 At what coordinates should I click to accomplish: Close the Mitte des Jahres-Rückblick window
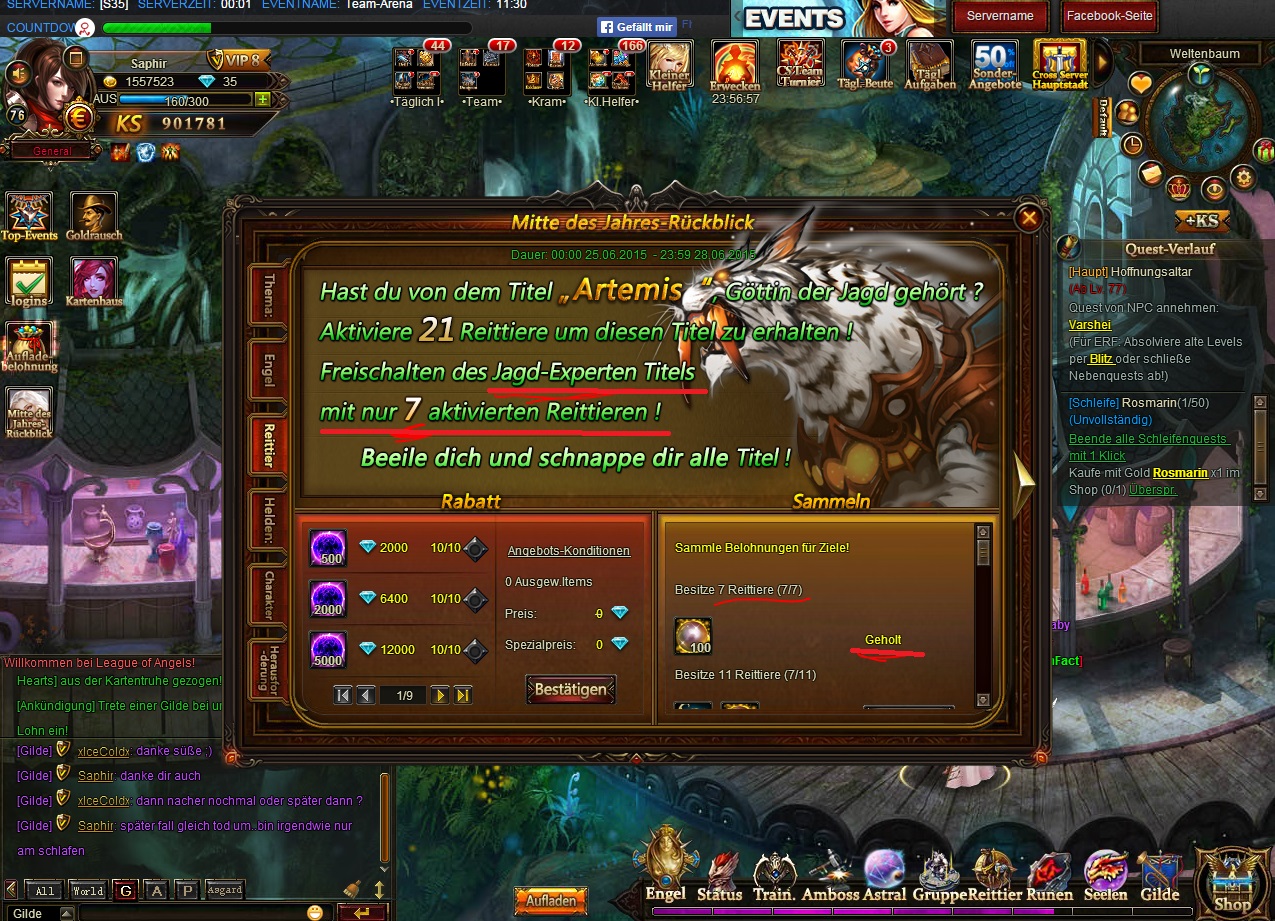coord(1027,218)
